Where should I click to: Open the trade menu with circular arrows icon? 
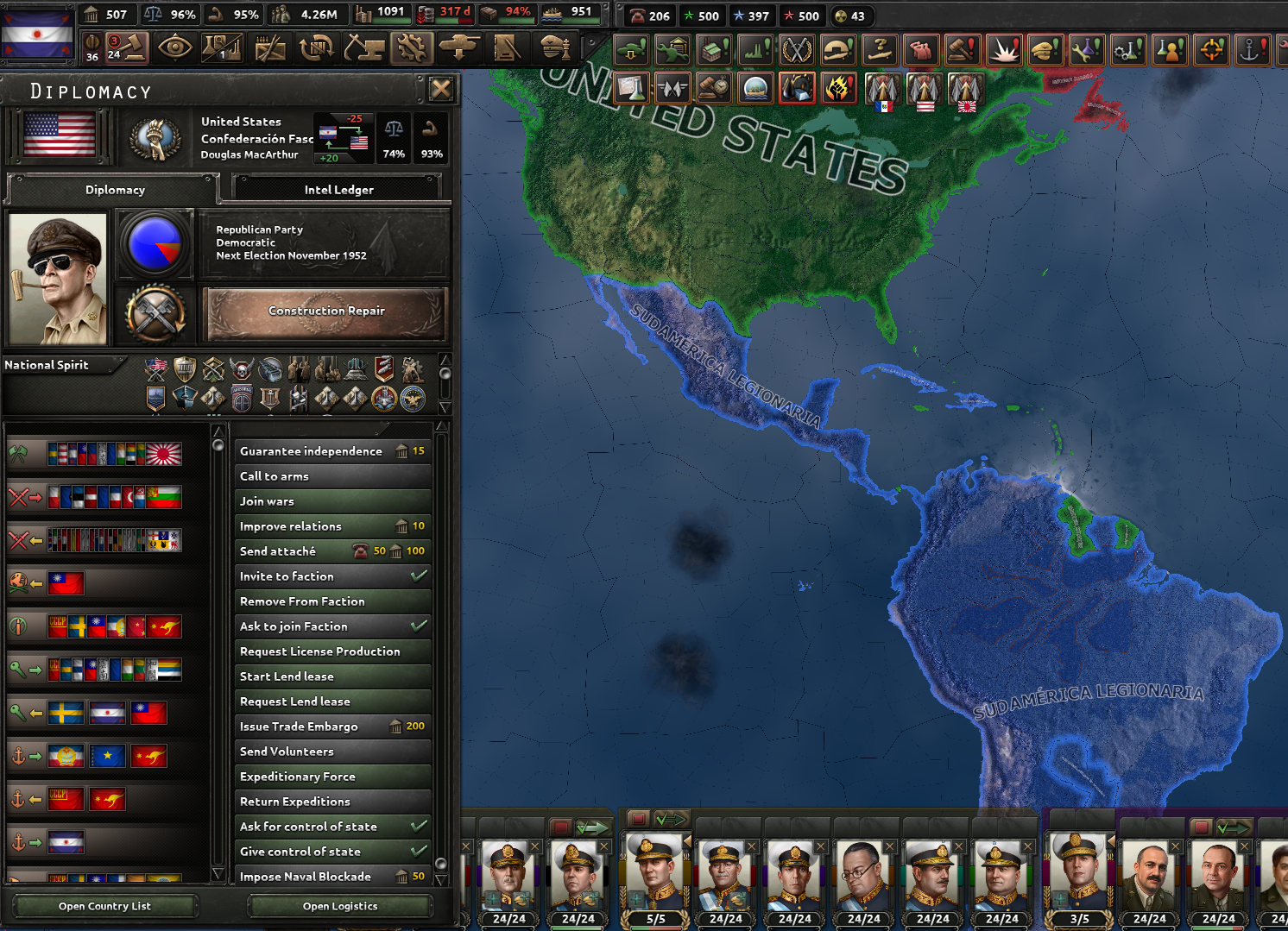[316, 47]
